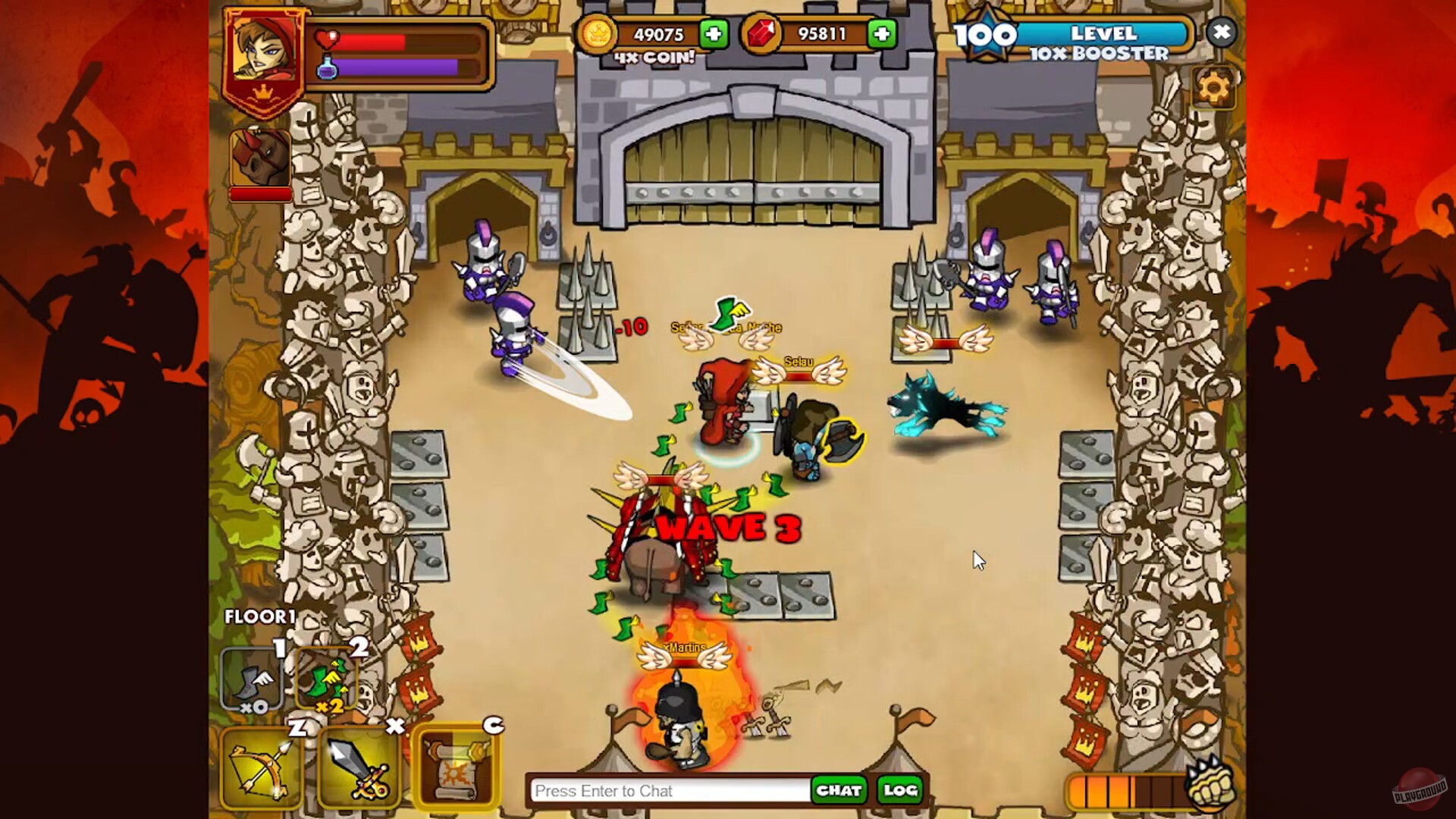Open the CHAT panel
This screenshot has height=819, width=1456.
click(x=839, y=791)
